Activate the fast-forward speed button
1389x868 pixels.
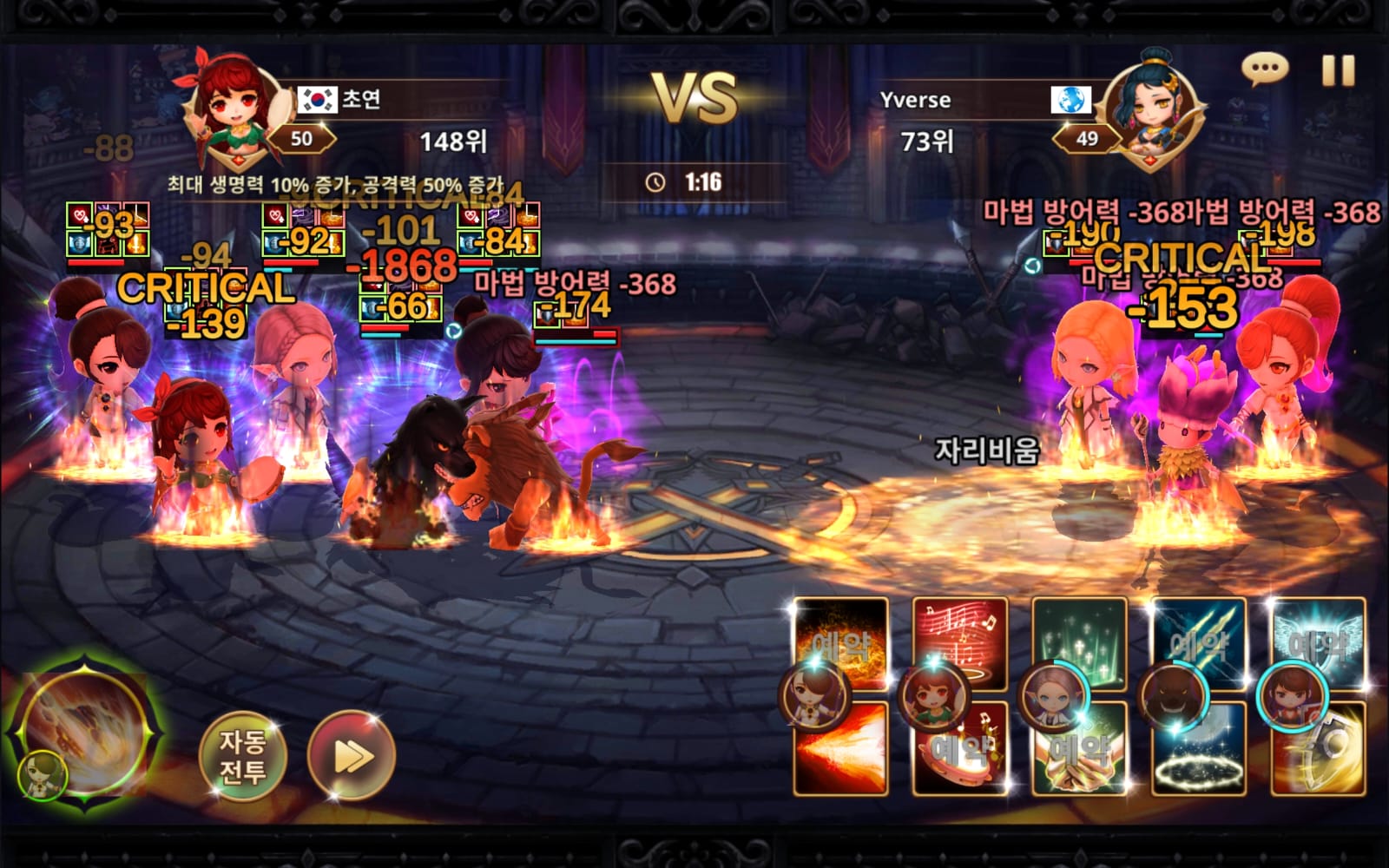(352, 756)
